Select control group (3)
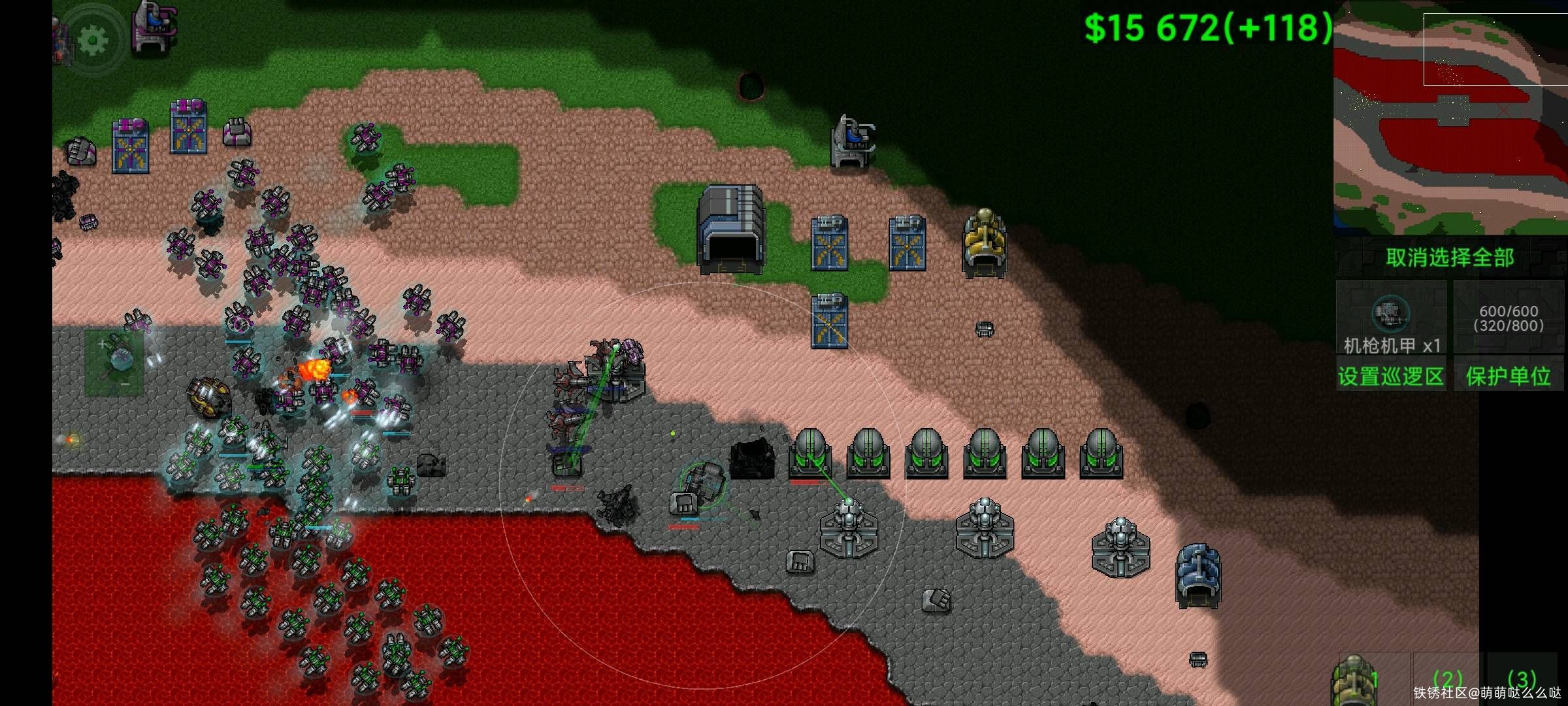Viewport: 1568px width, 706px height. pyautogui.click(x=1521, y=679)
